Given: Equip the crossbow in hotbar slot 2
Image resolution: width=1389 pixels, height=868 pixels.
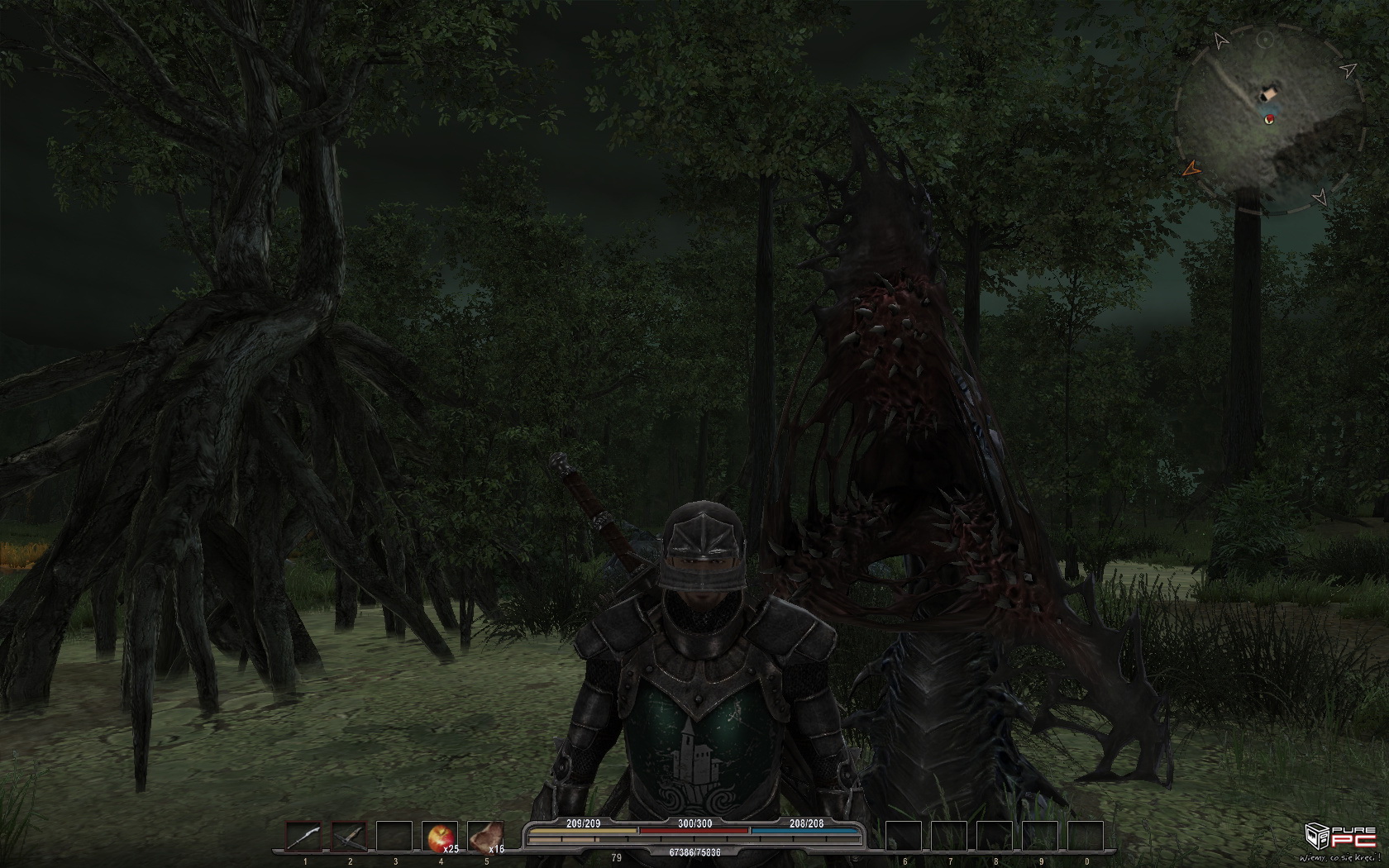Looking at the screenshot, I should coord(350,837).
